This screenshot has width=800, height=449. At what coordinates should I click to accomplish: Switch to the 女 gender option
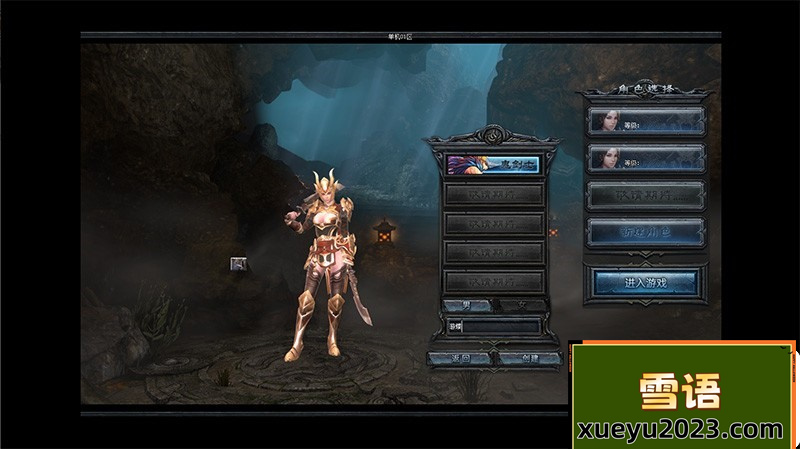pos(520,305)
